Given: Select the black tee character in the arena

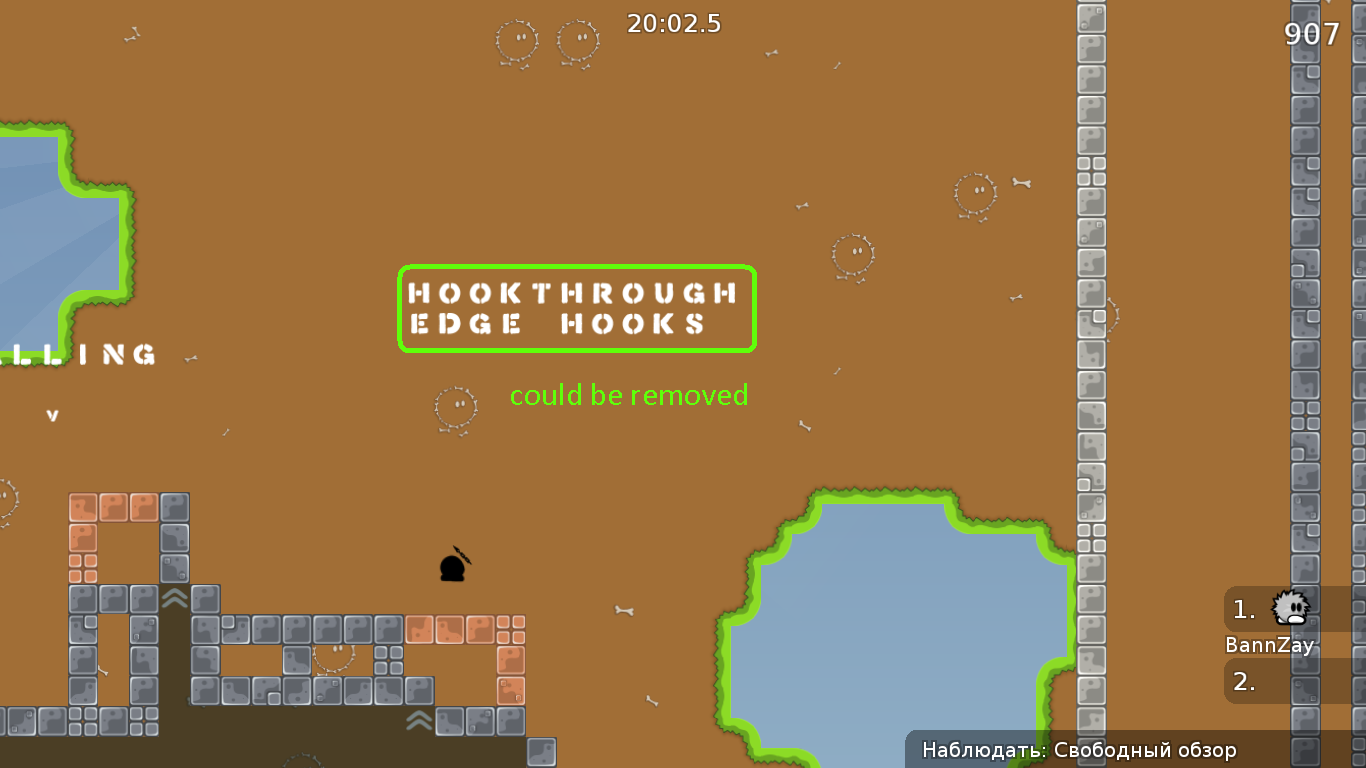Looking at the screenshot, I should (x=453, y=567).
